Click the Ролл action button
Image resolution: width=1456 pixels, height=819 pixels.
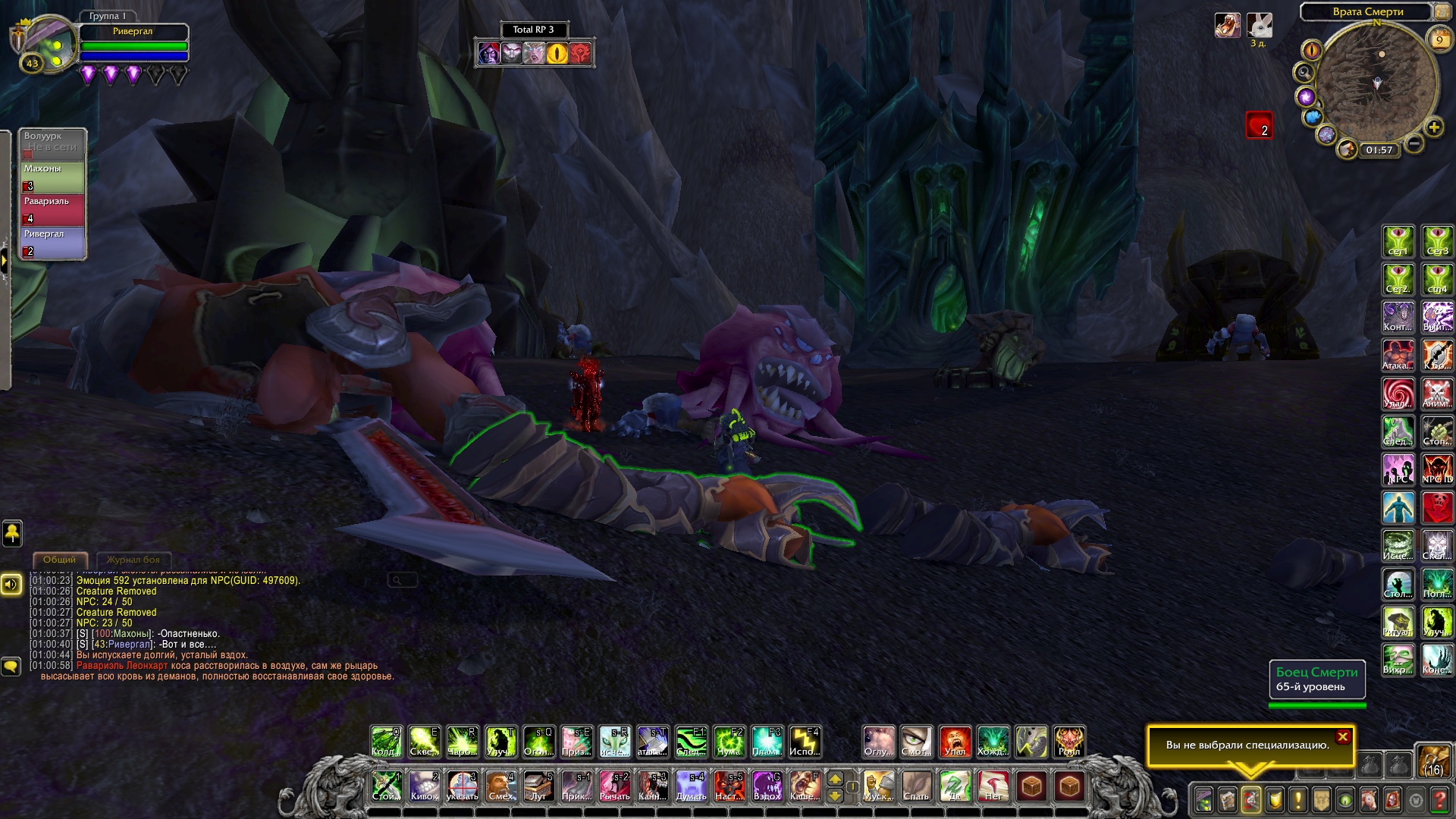coord(1069,742)
